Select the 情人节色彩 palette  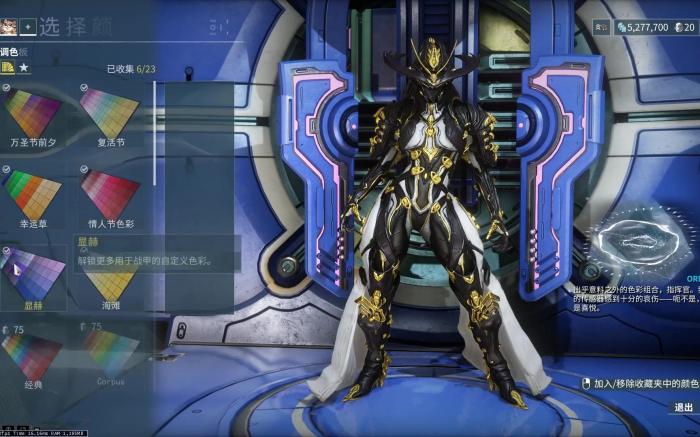(x=110, y=195)
